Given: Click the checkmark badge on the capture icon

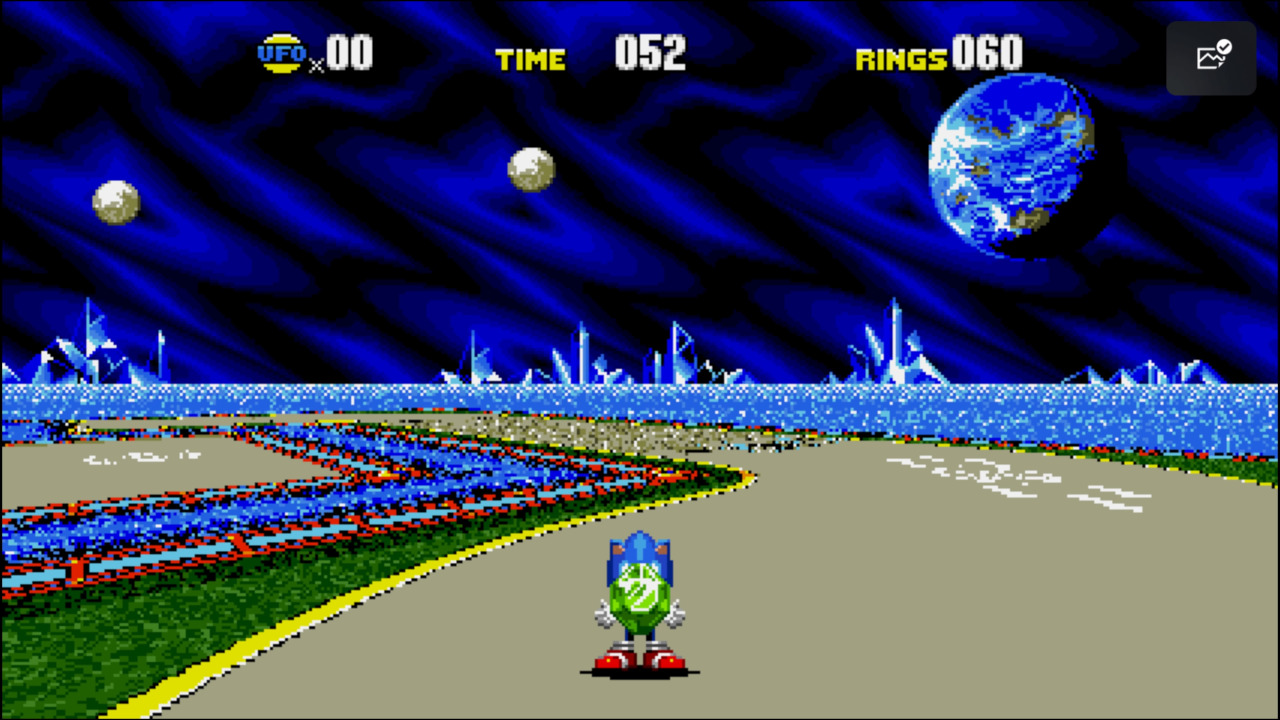Looking at the screenshot, I should pos(1222,47).
